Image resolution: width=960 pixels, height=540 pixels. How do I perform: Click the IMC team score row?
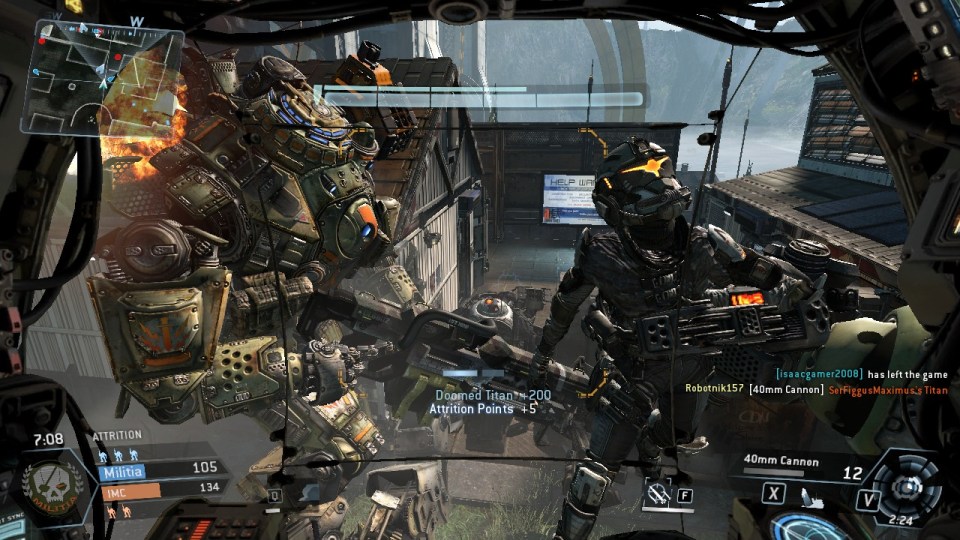click(x=160, y=489)
